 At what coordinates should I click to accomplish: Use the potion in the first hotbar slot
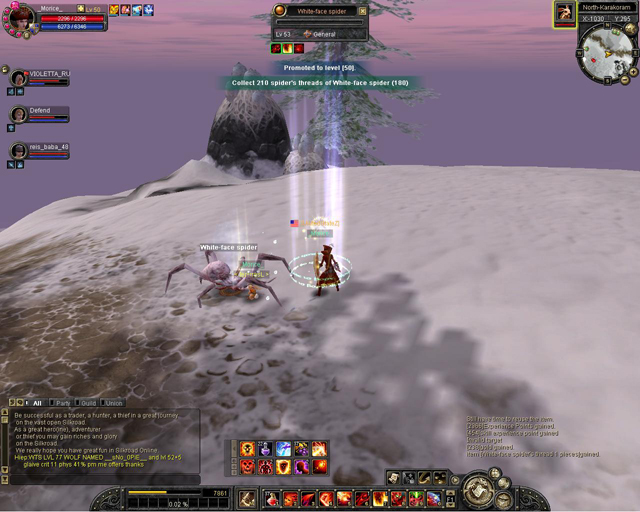pyautogui.click(x=271, y=498)
